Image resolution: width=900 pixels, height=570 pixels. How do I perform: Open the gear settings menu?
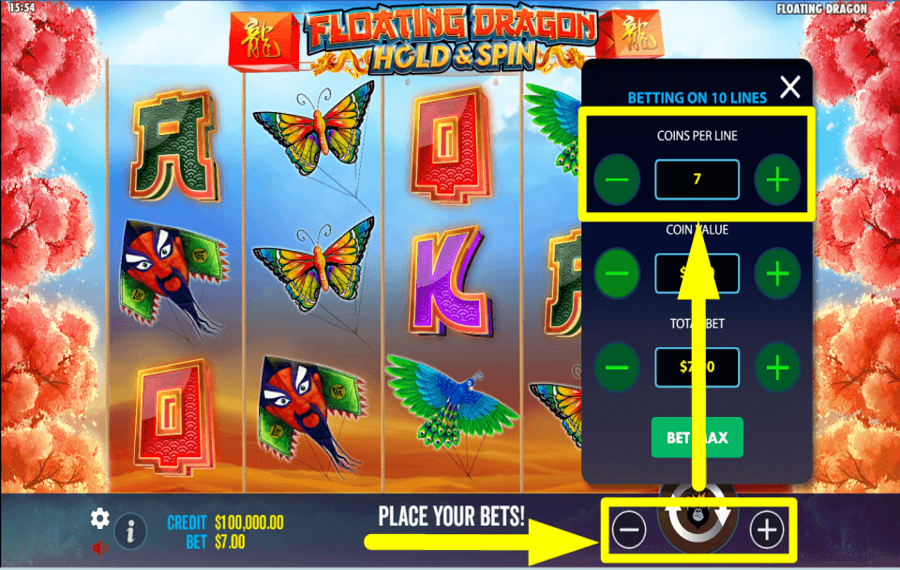pyautogui.click(x=100, y=518)
